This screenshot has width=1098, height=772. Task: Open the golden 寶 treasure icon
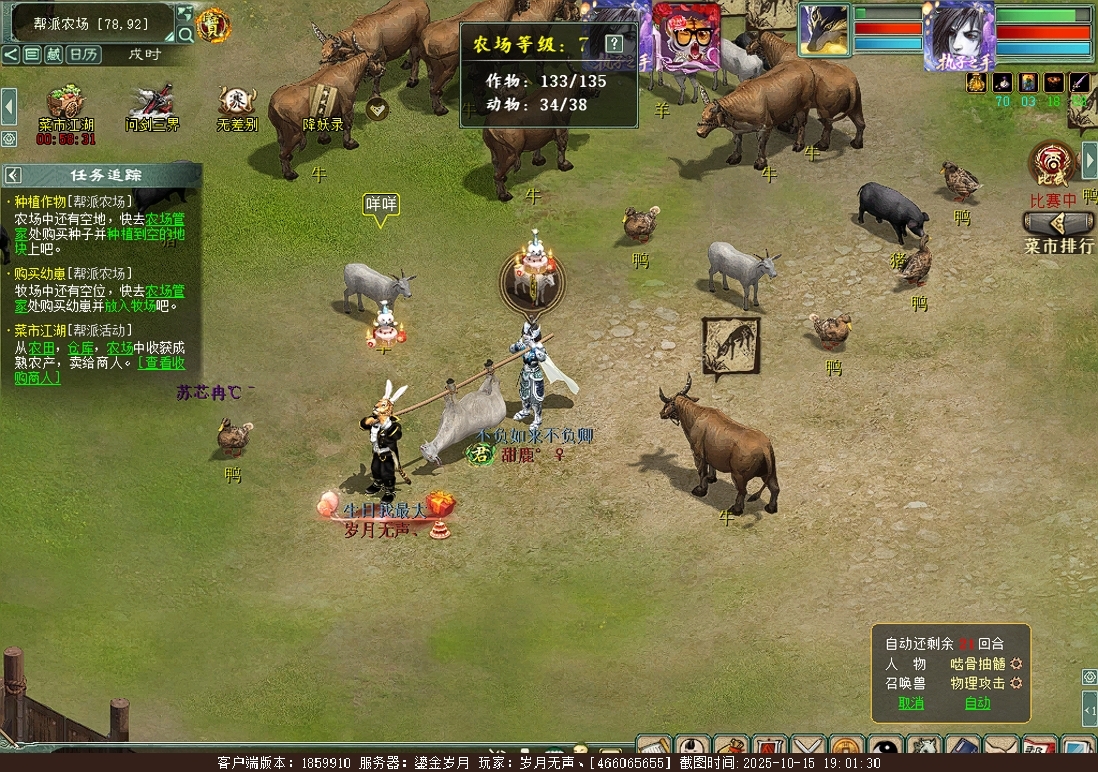[x=213, y=26]
